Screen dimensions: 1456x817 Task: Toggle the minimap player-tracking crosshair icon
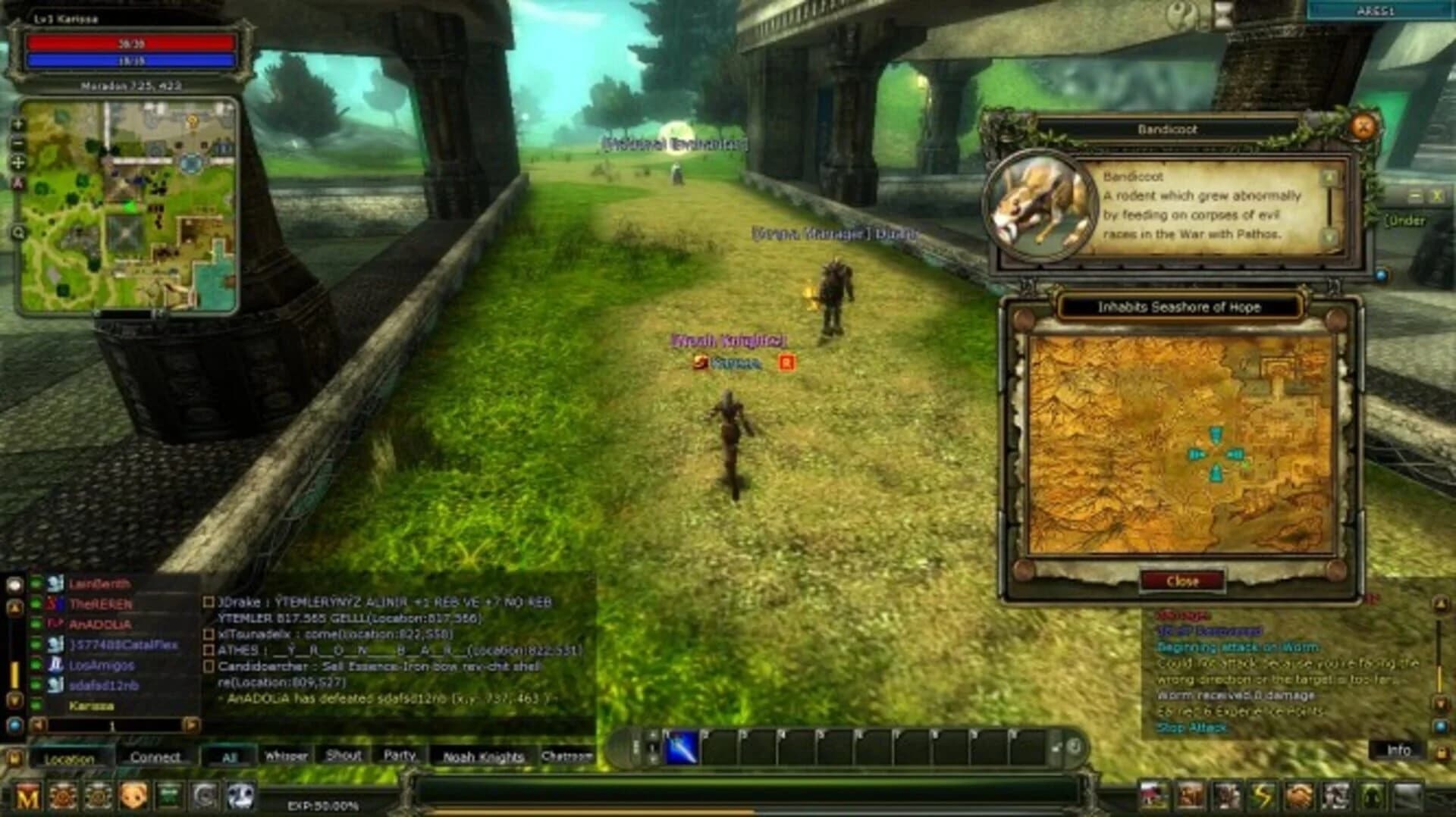tap(18, 163)
